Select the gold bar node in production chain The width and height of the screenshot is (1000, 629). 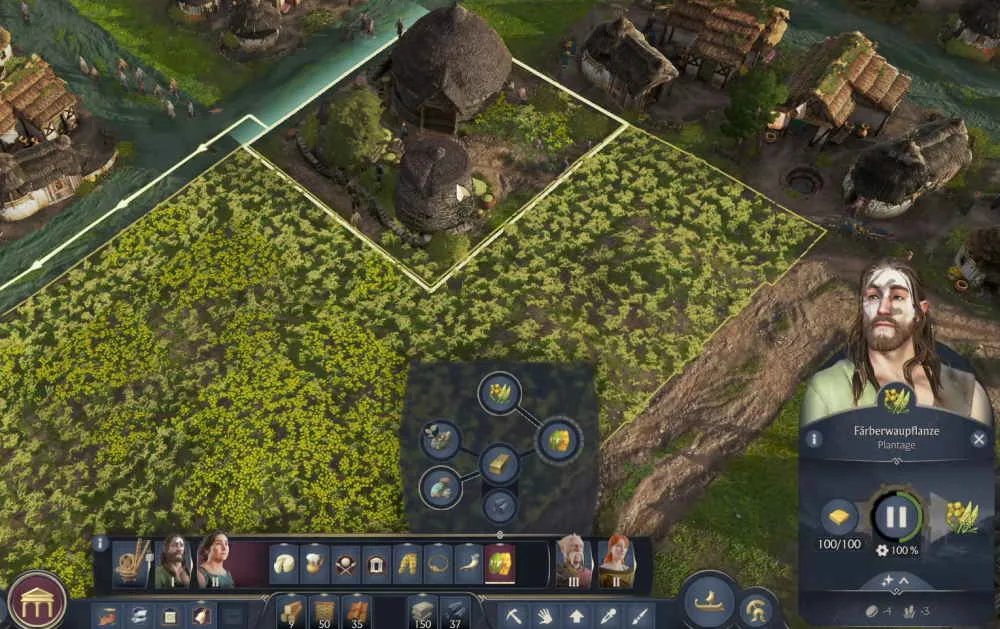499,464
